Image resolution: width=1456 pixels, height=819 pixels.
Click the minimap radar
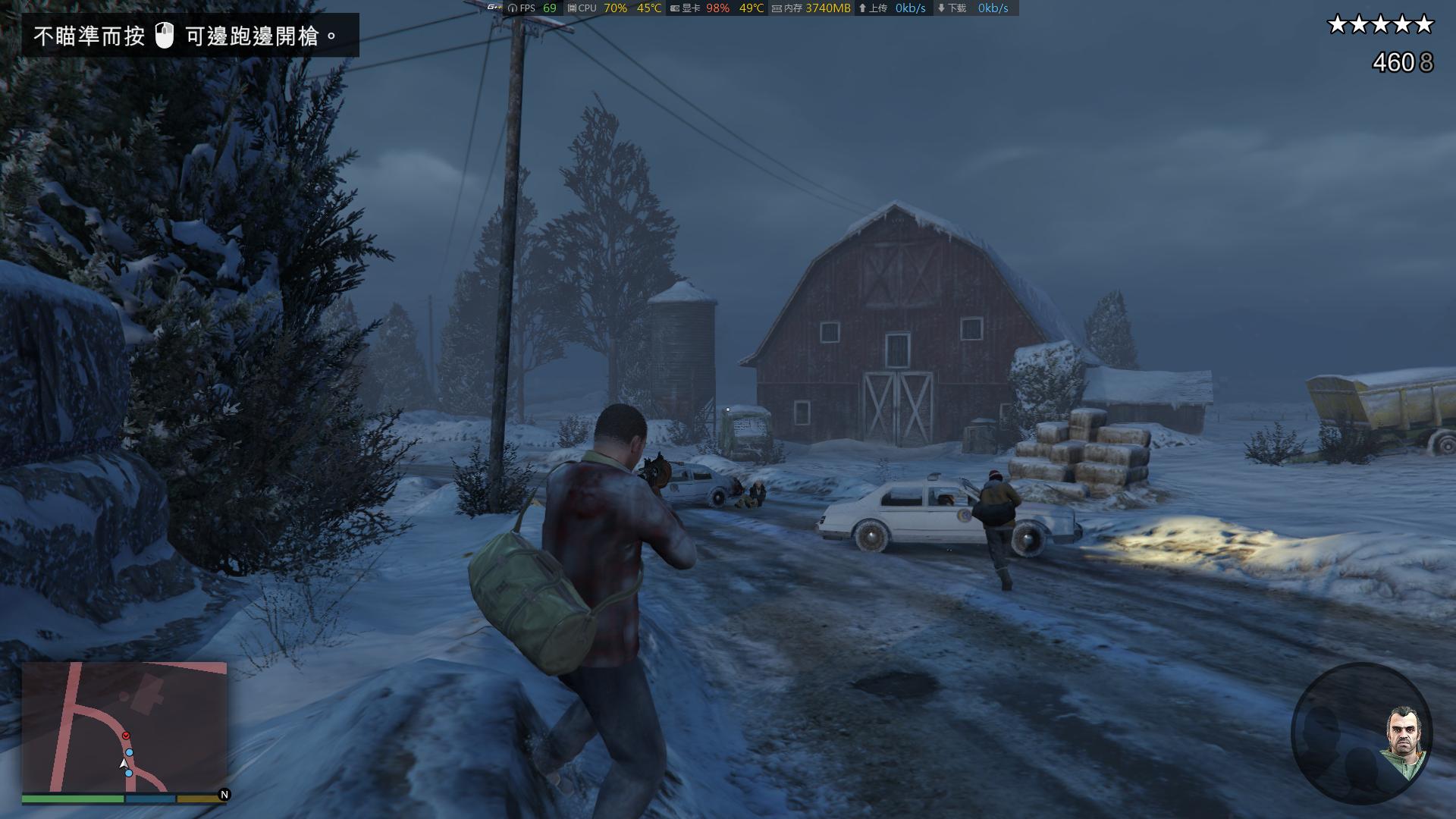pos(124,727)
